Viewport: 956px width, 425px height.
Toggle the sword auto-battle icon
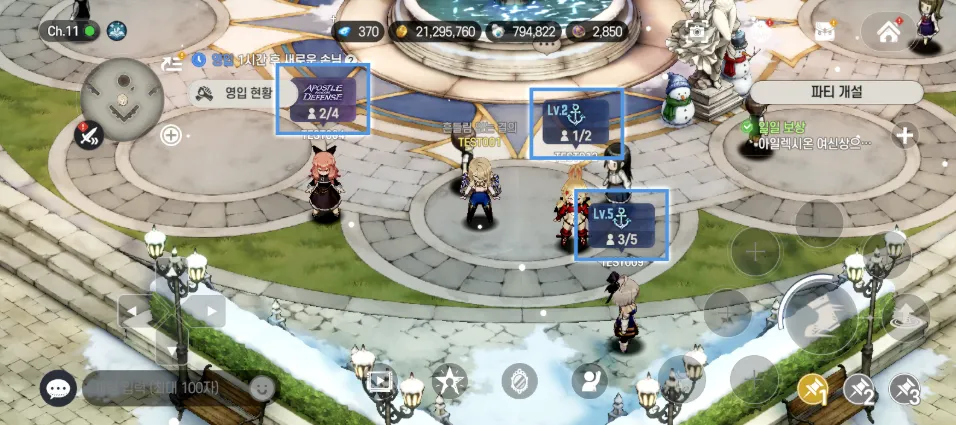pyautogui.click(x=90, y=136)
